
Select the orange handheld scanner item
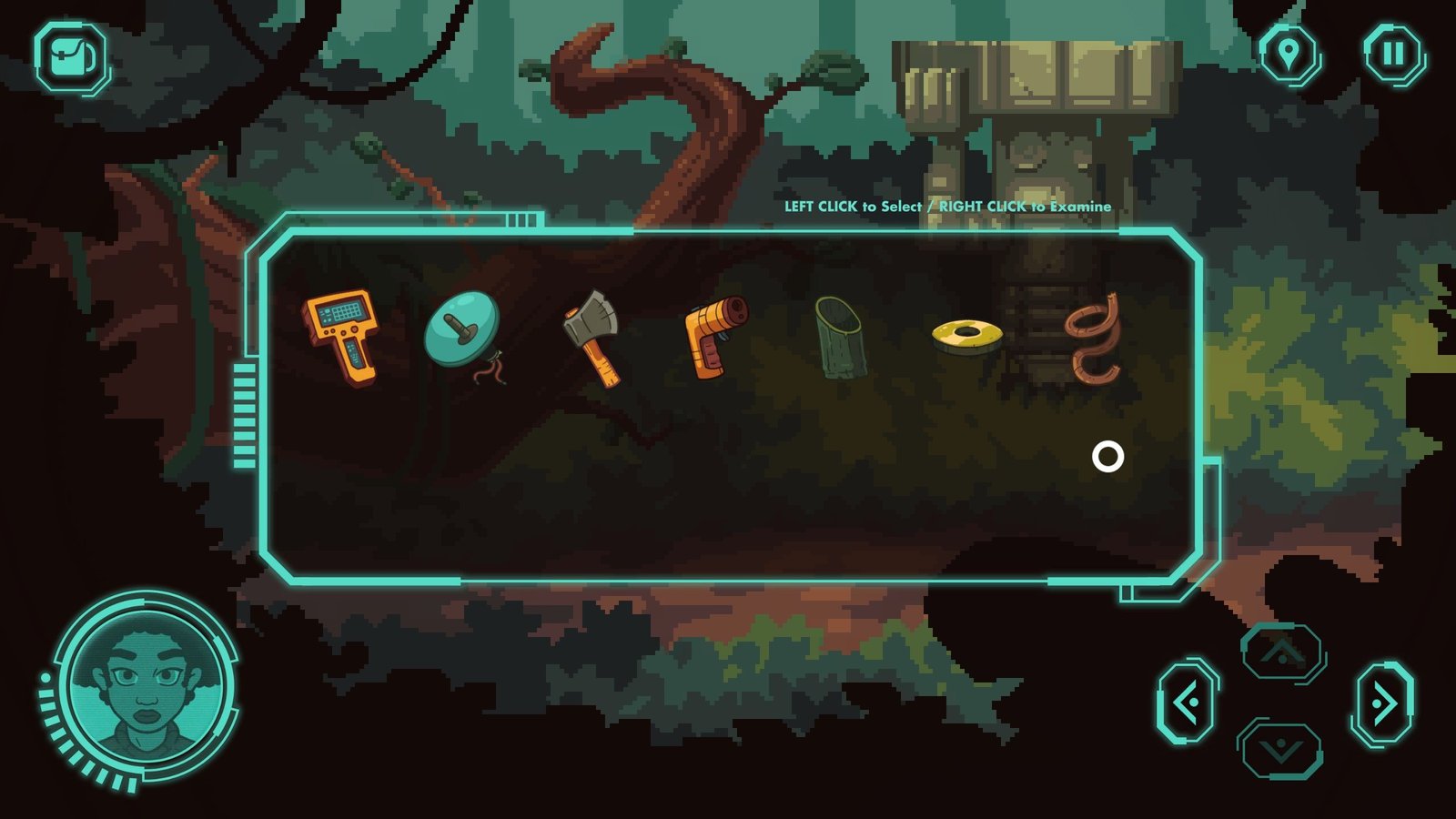click(x=341, y=336)
